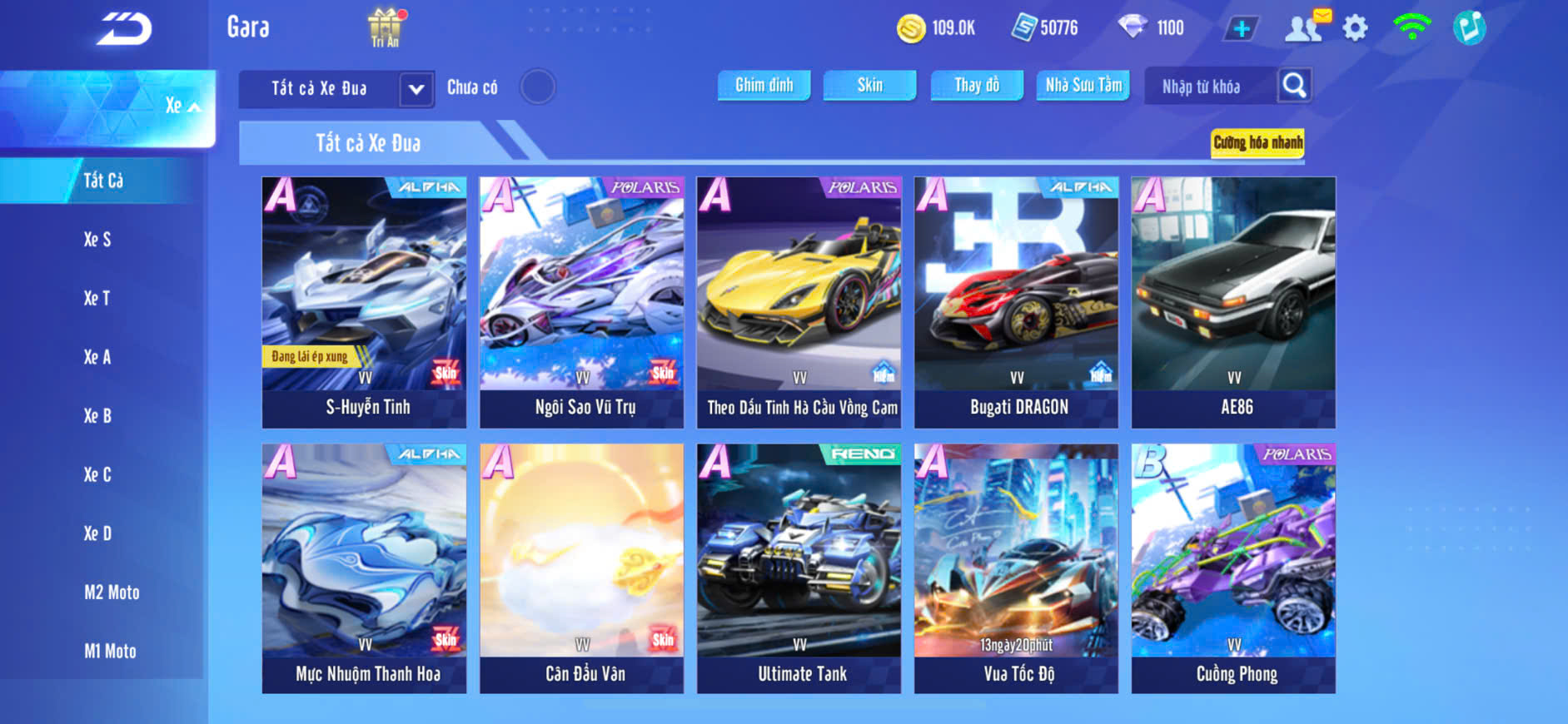Open the friends icon with mail badge

(1305, 28)
